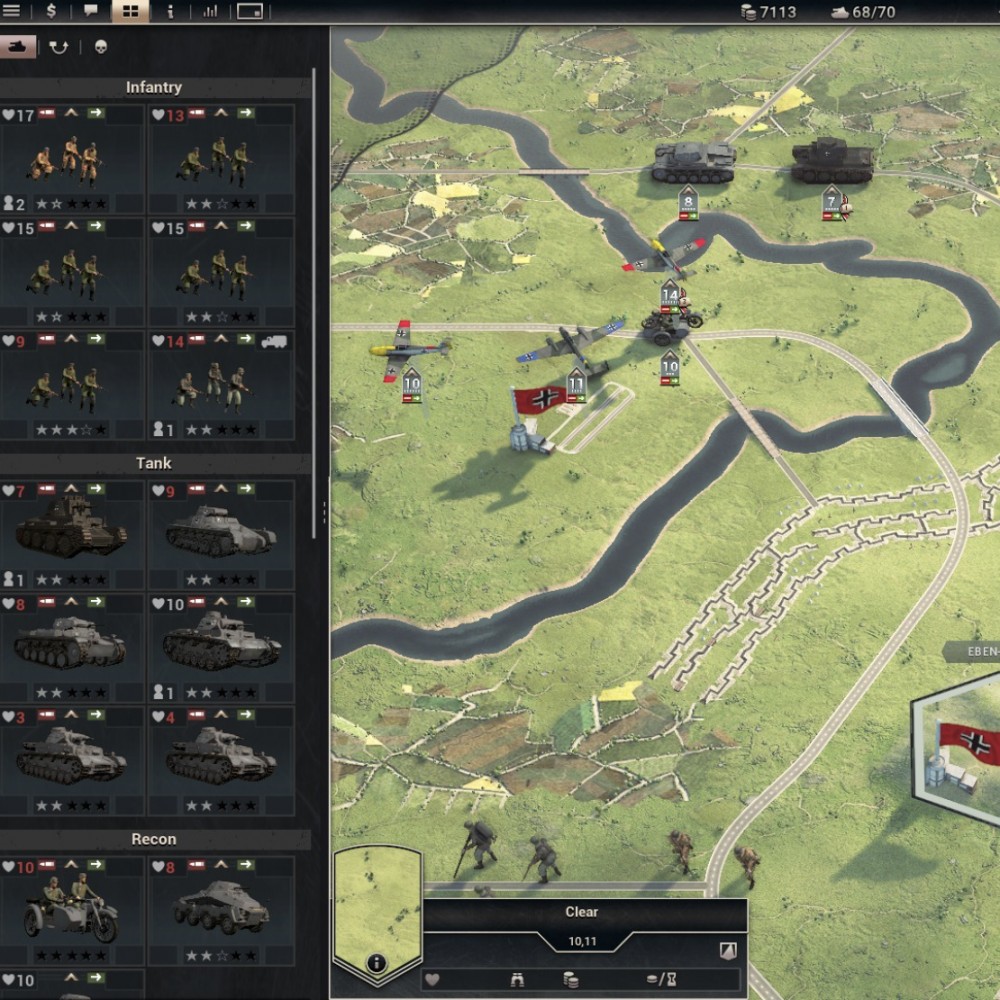
Task: Switch to the skull casualties tab
Action: 100,46
